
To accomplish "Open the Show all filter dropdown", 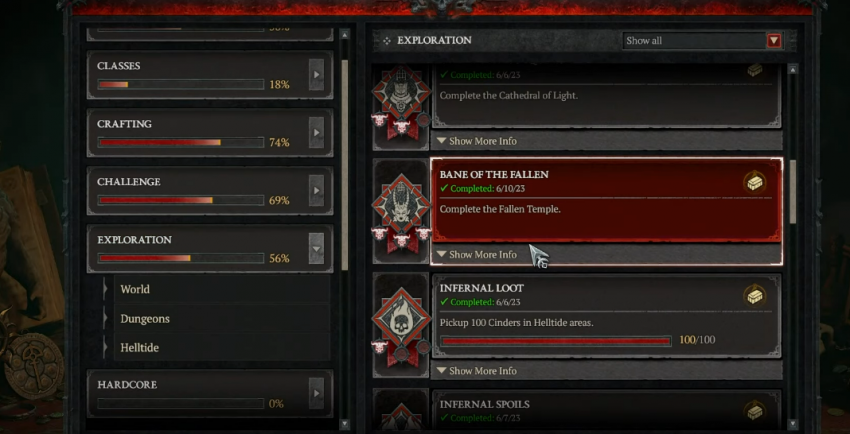I will click(774, 41).
